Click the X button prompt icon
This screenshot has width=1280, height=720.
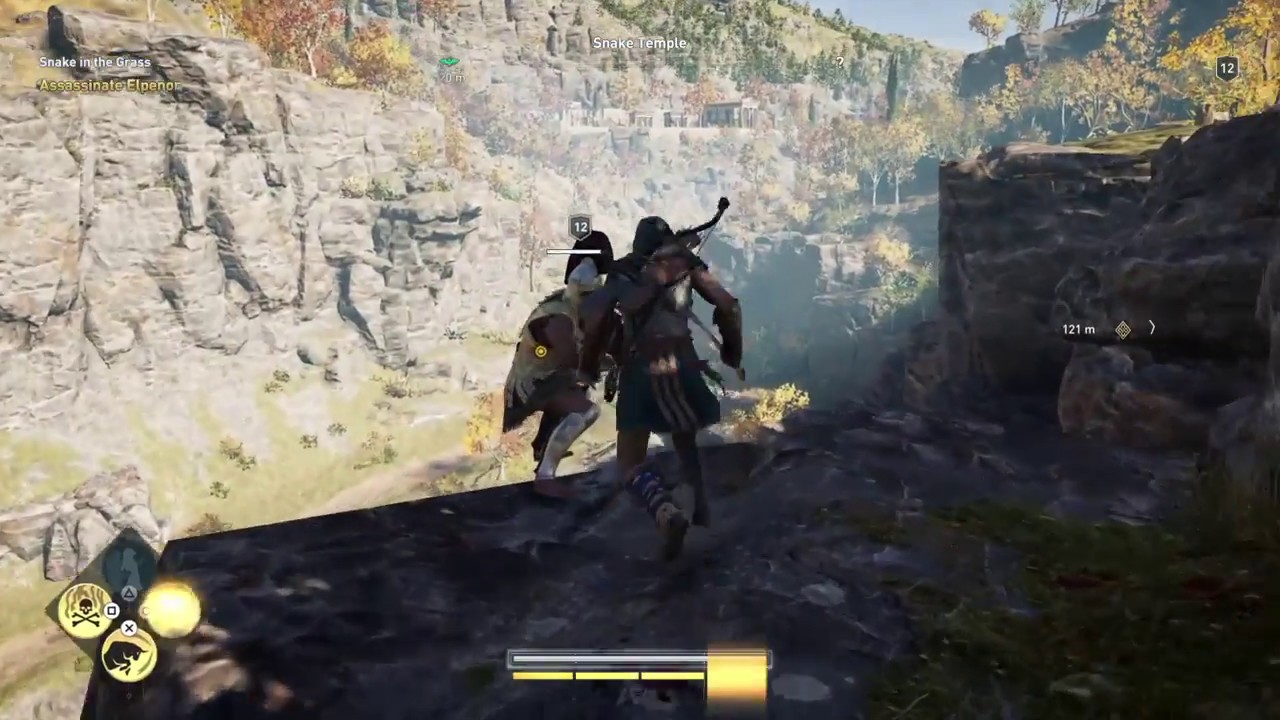tap(128, 627)
